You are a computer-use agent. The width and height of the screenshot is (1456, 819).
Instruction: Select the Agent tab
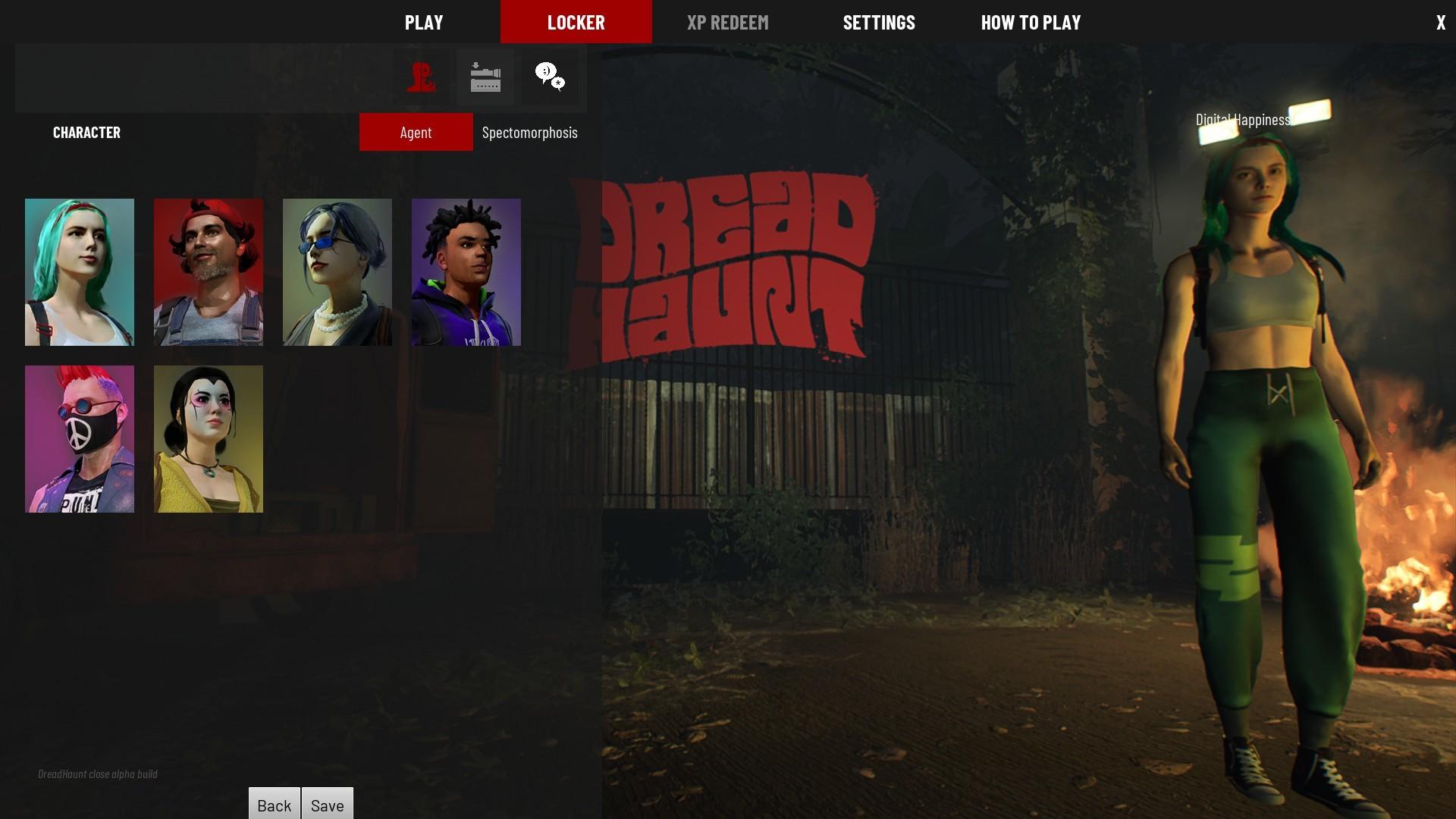pos(416,132)
